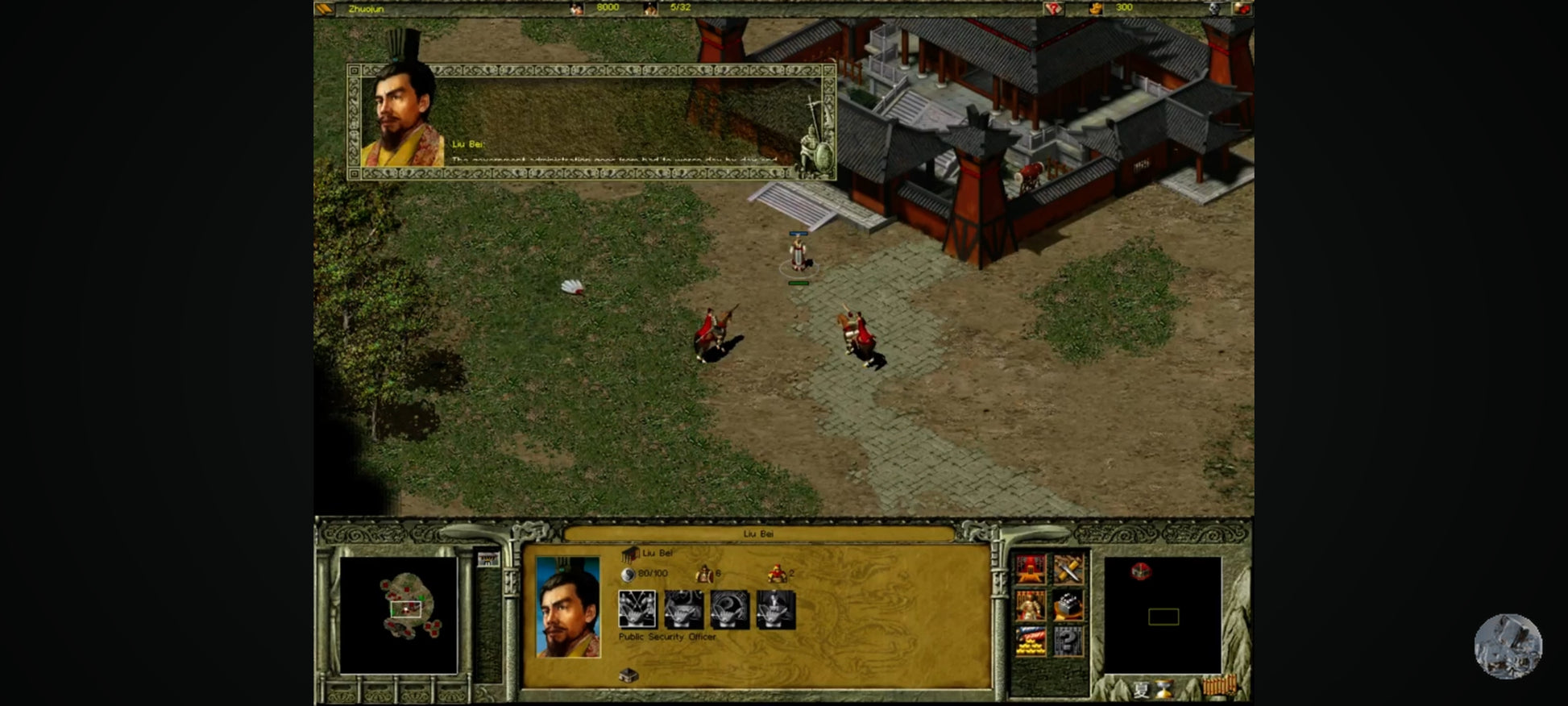Click the small building icon above minimap side

coord(487,559)
